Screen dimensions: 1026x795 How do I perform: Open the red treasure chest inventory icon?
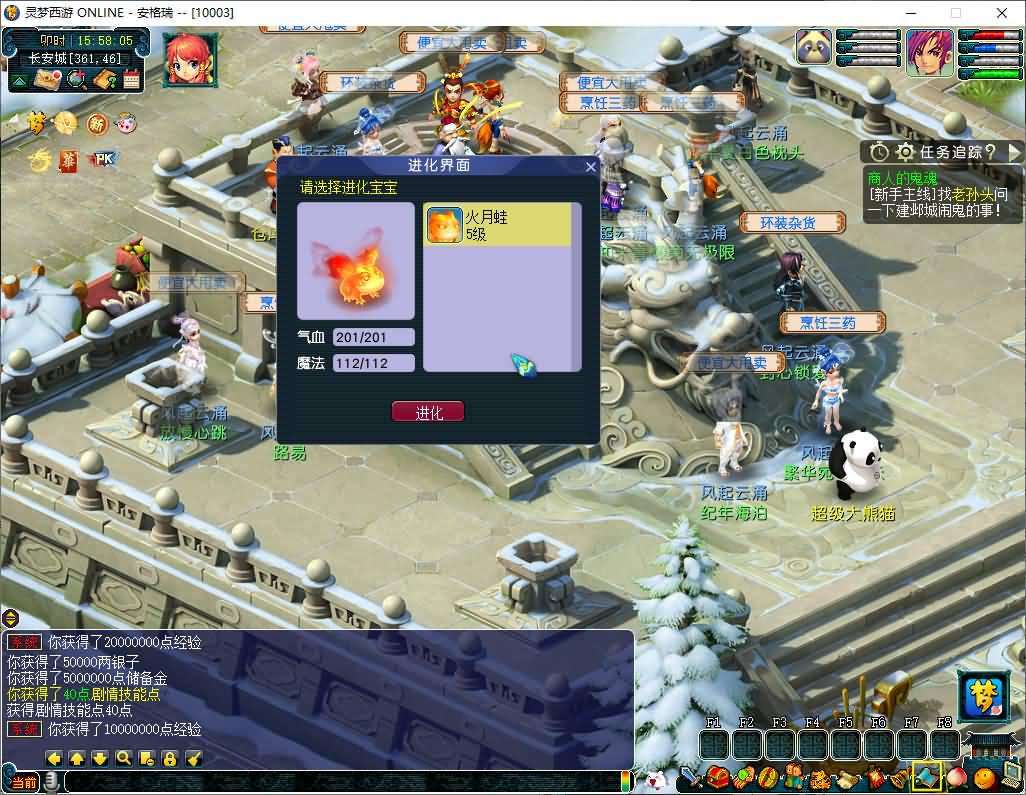pyautogui.click(x=717, y=777)
